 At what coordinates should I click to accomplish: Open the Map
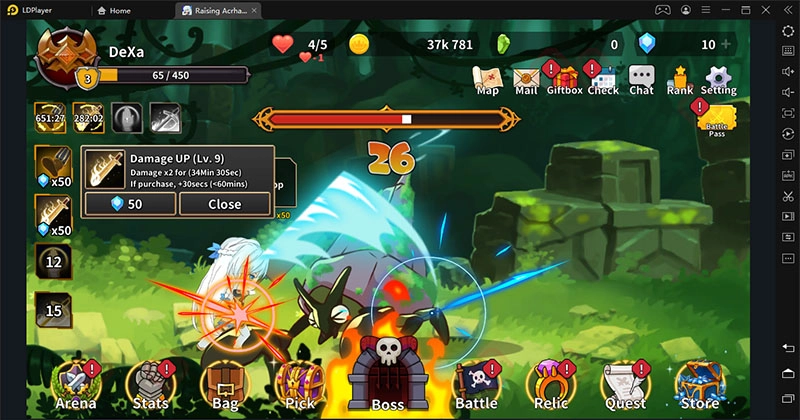pos(487,78)
